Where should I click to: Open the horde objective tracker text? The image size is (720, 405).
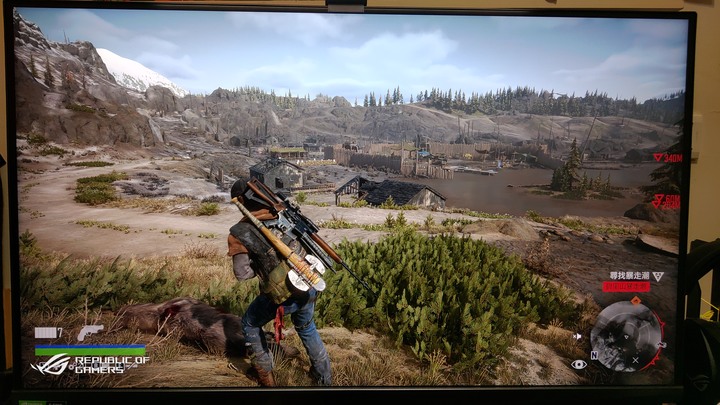627,276
